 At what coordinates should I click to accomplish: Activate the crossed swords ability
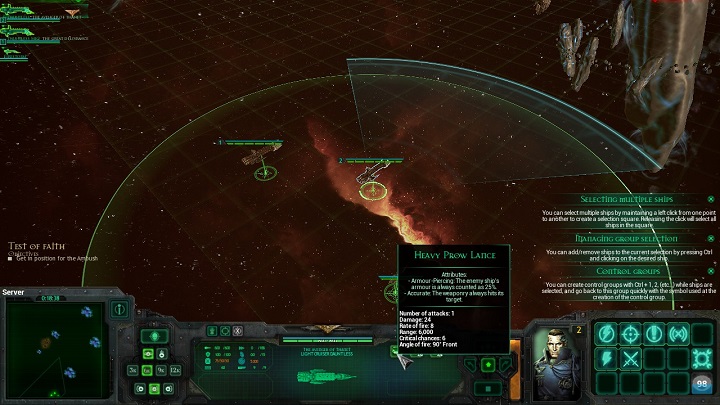click(x=631, y=358)
